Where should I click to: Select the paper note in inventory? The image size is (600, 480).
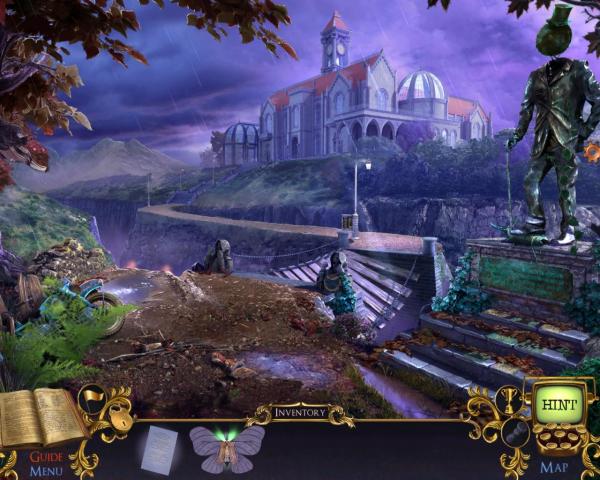coord(159,449)
